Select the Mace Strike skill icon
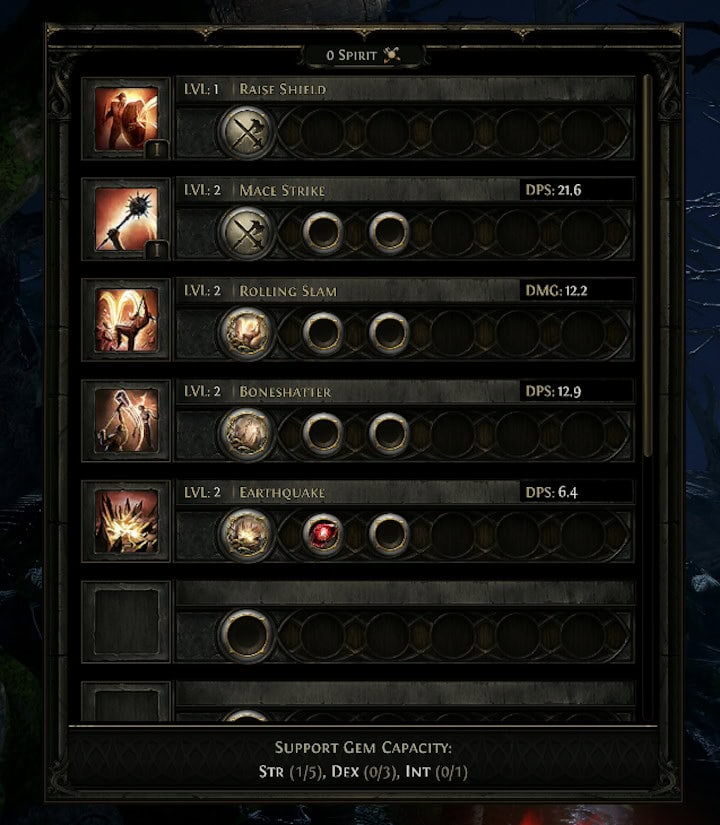720x825 pixels. pyautogui.click(x=126, y=219)
